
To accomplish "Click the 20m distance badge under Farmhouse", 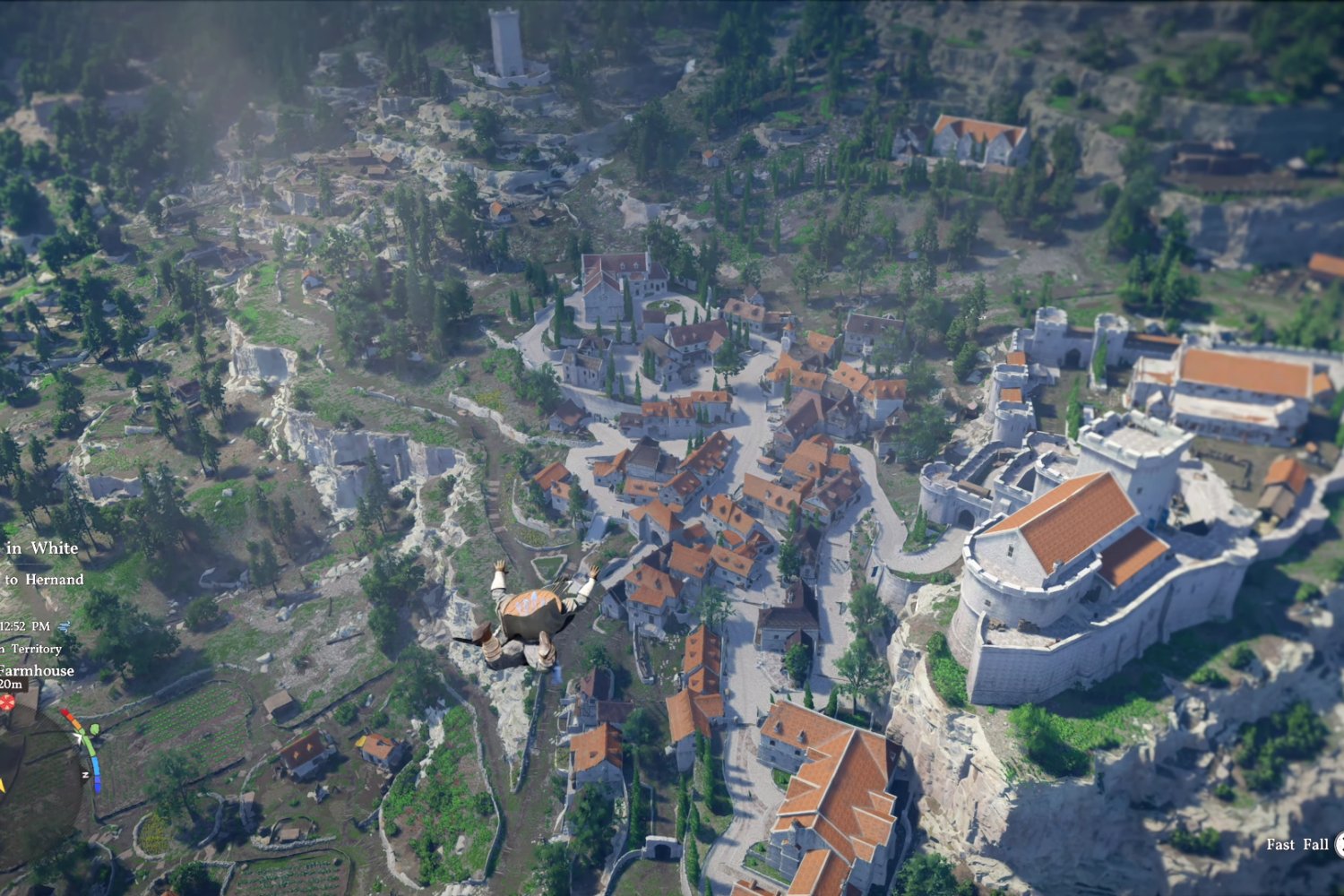I will click(9, 684).
